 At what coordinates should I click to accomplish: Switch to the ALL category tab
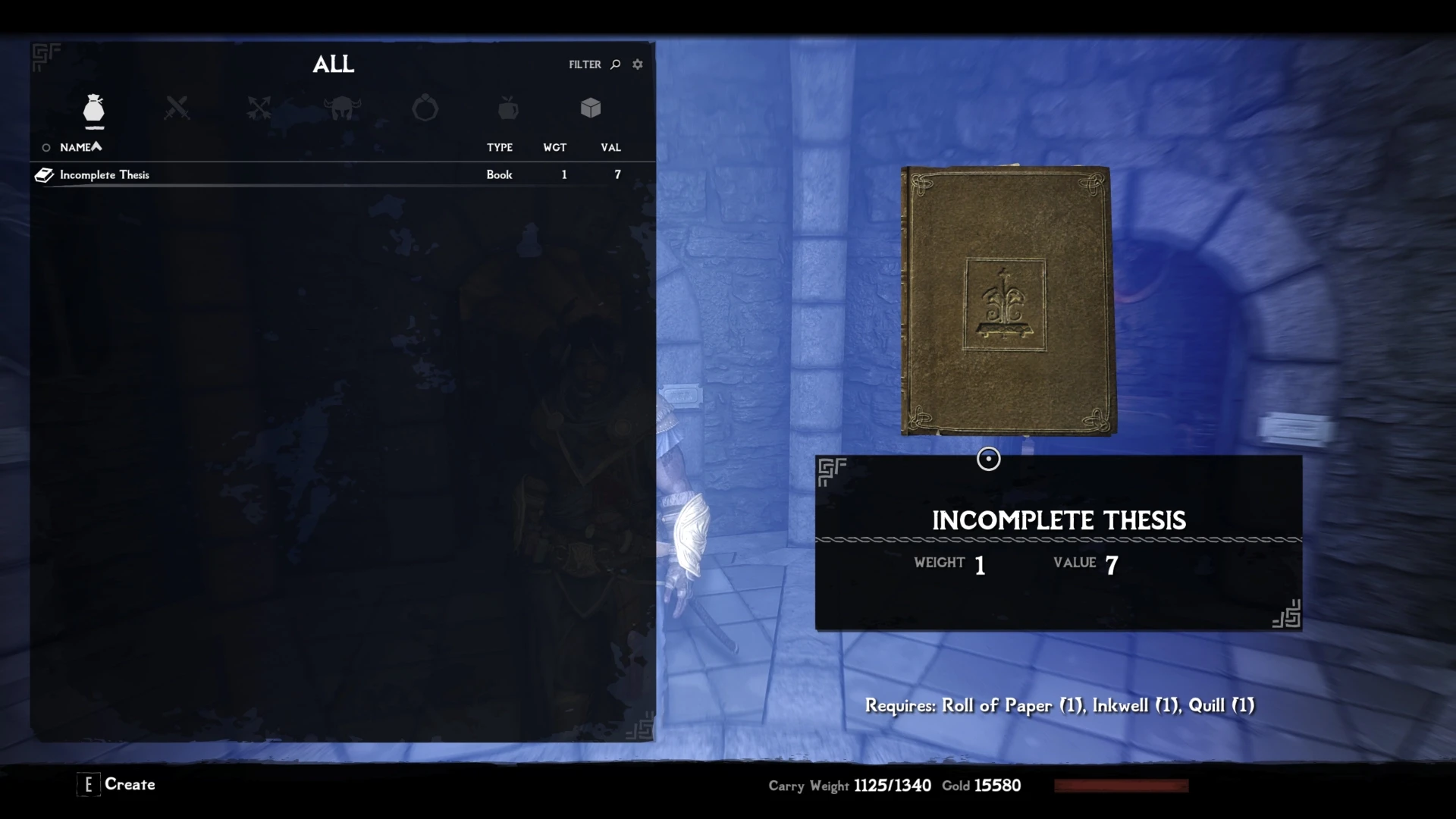(x=334, y=64)
